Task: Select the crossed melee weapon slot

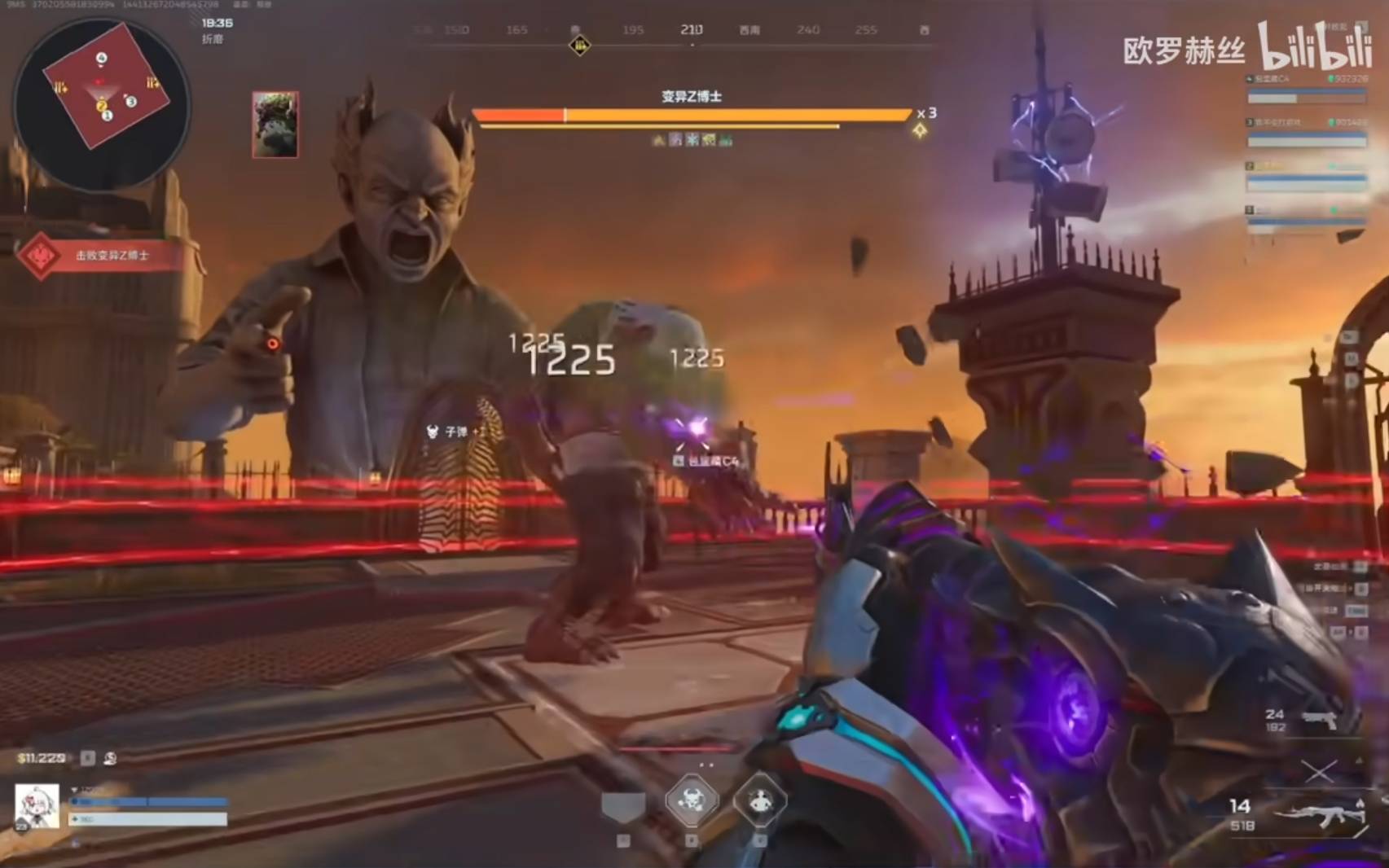Action: point(1318,769)
